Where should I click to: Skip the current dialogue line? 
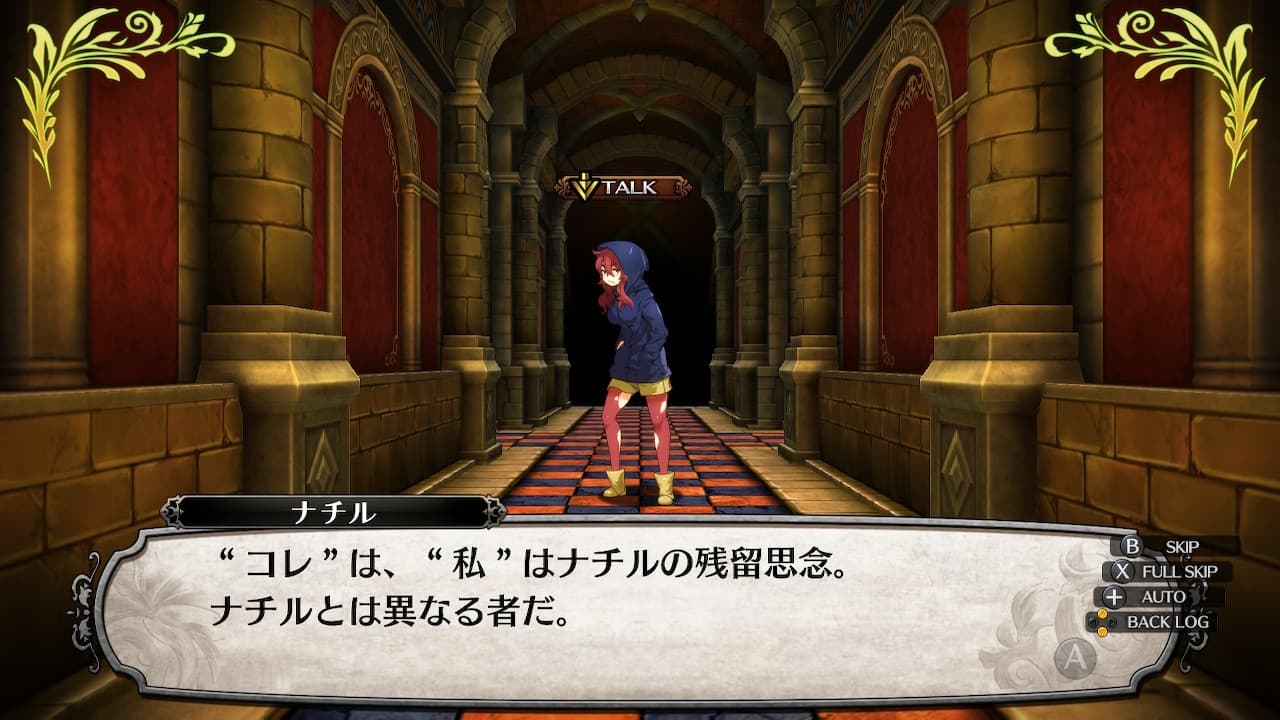1170,547
